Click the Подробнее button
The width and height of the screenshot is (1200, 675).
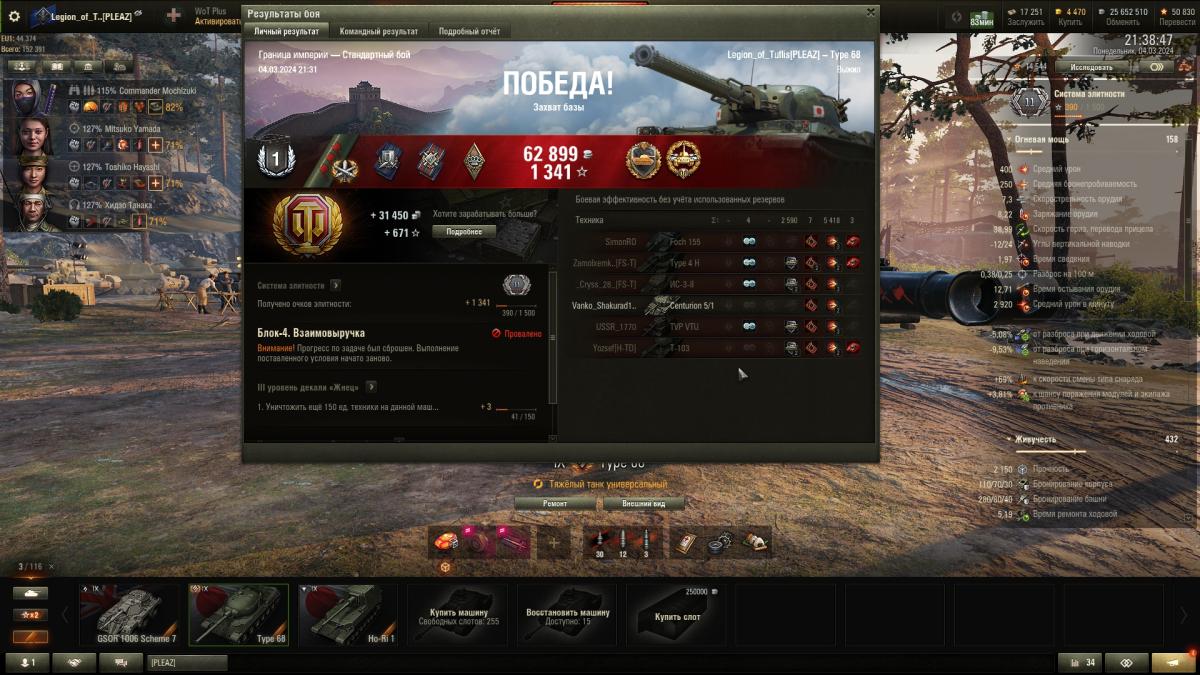click(463, 231)
